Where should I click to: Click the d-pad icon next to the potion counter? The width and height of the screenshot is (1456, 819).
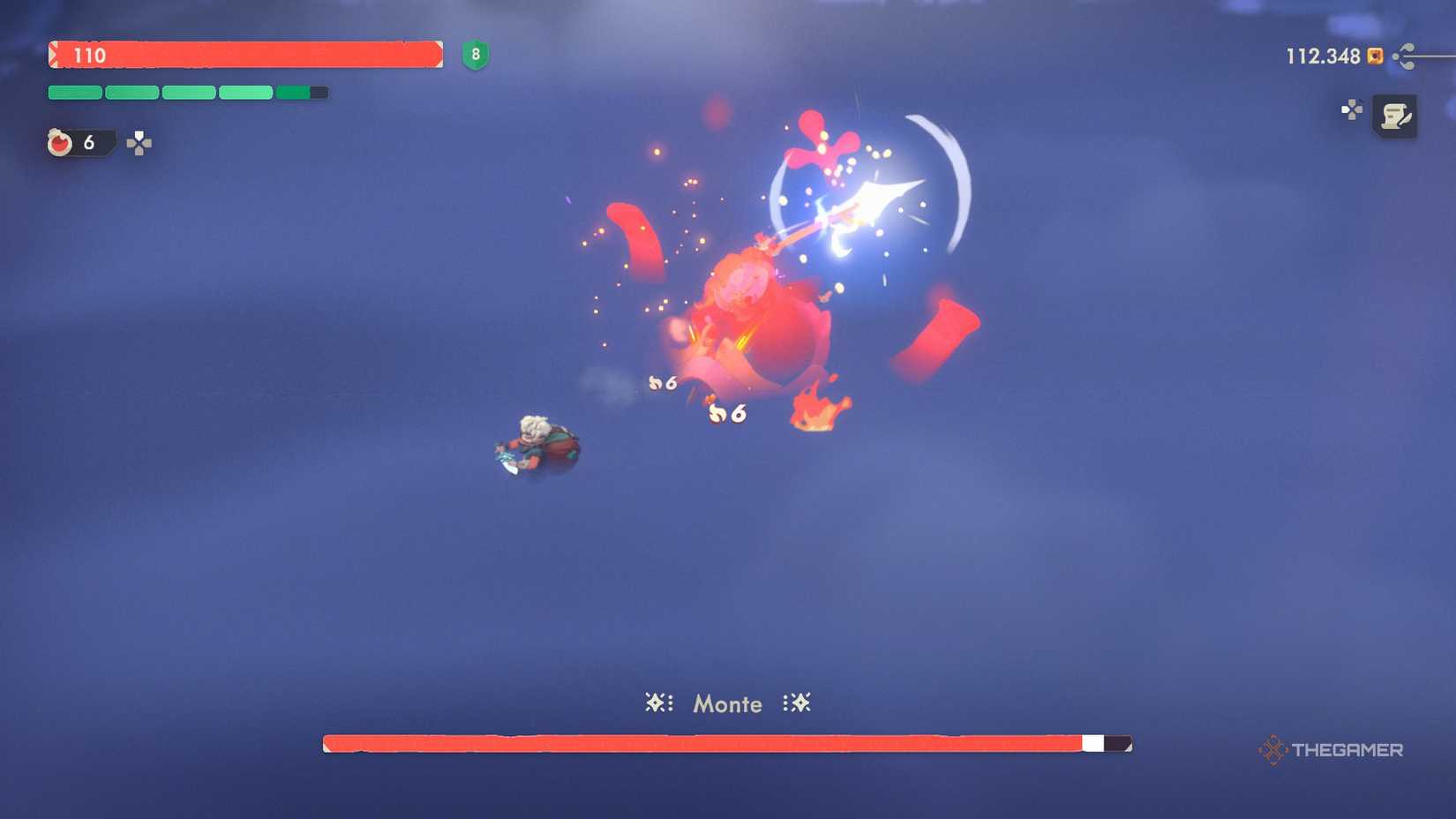coord(139,142)
